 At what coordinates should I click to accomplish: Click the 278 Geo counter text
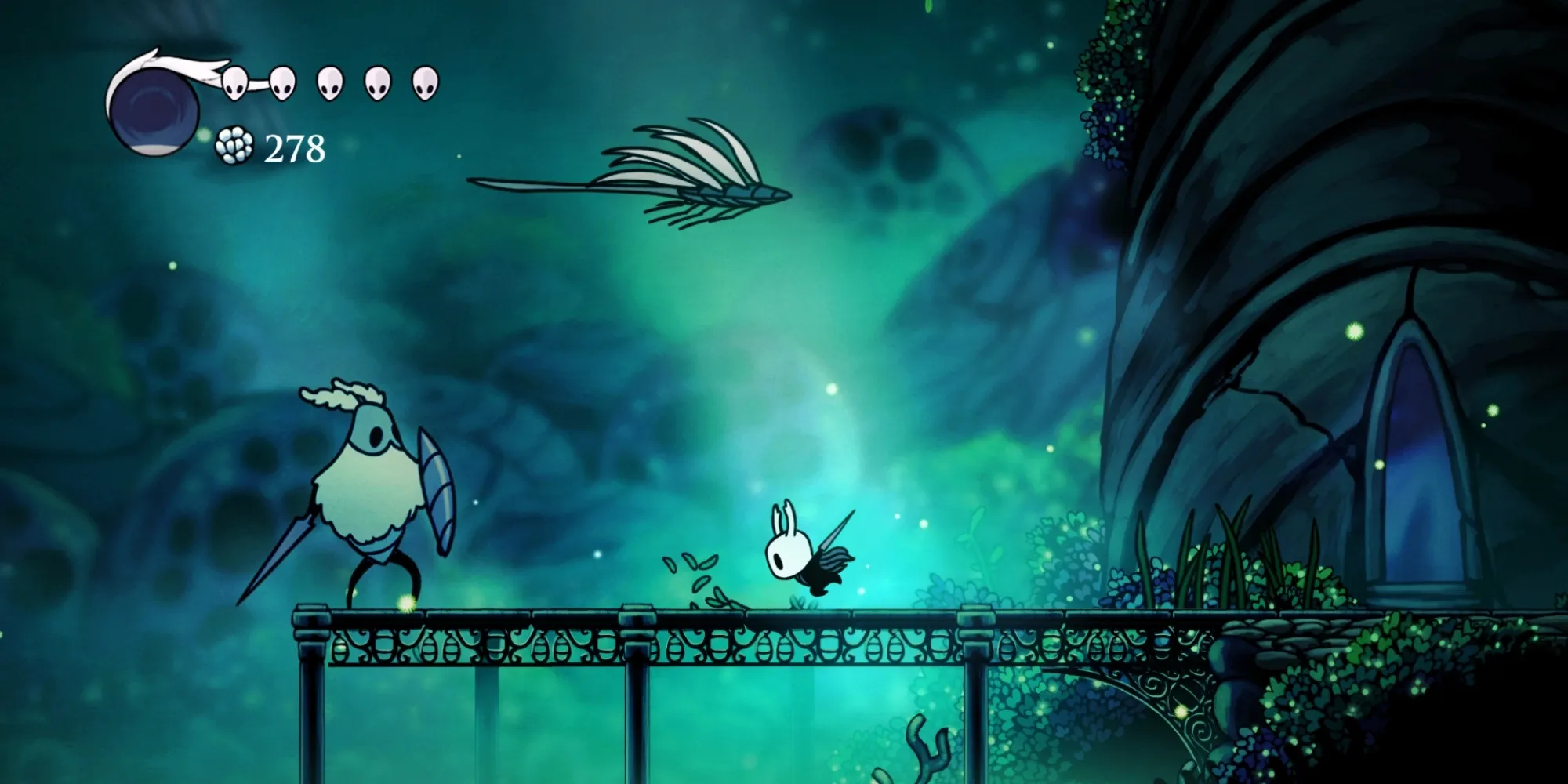tap(294, 147)
